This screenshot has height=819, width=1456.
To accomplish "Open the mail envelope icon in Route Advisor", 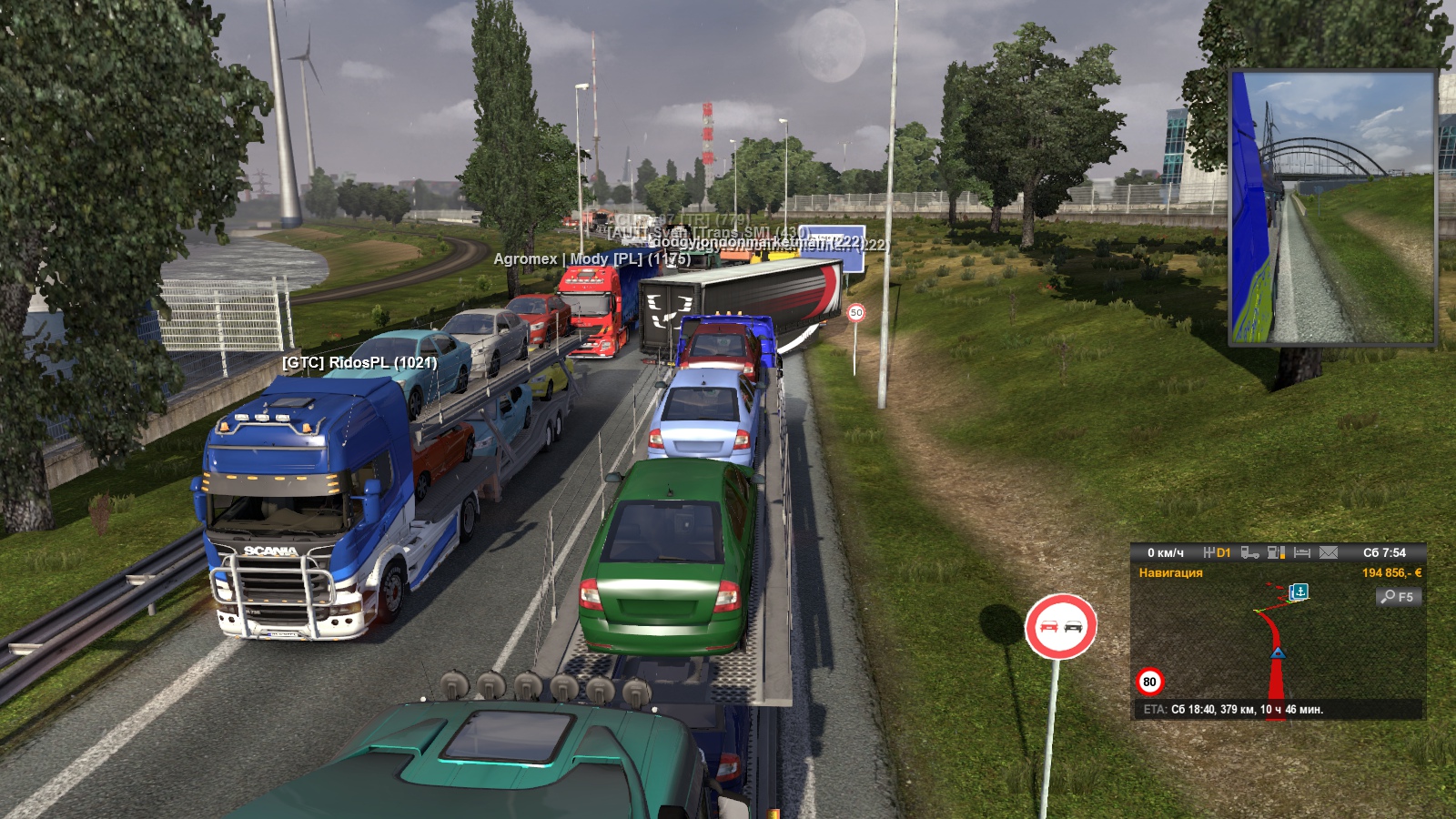I will click(1329, 552).
